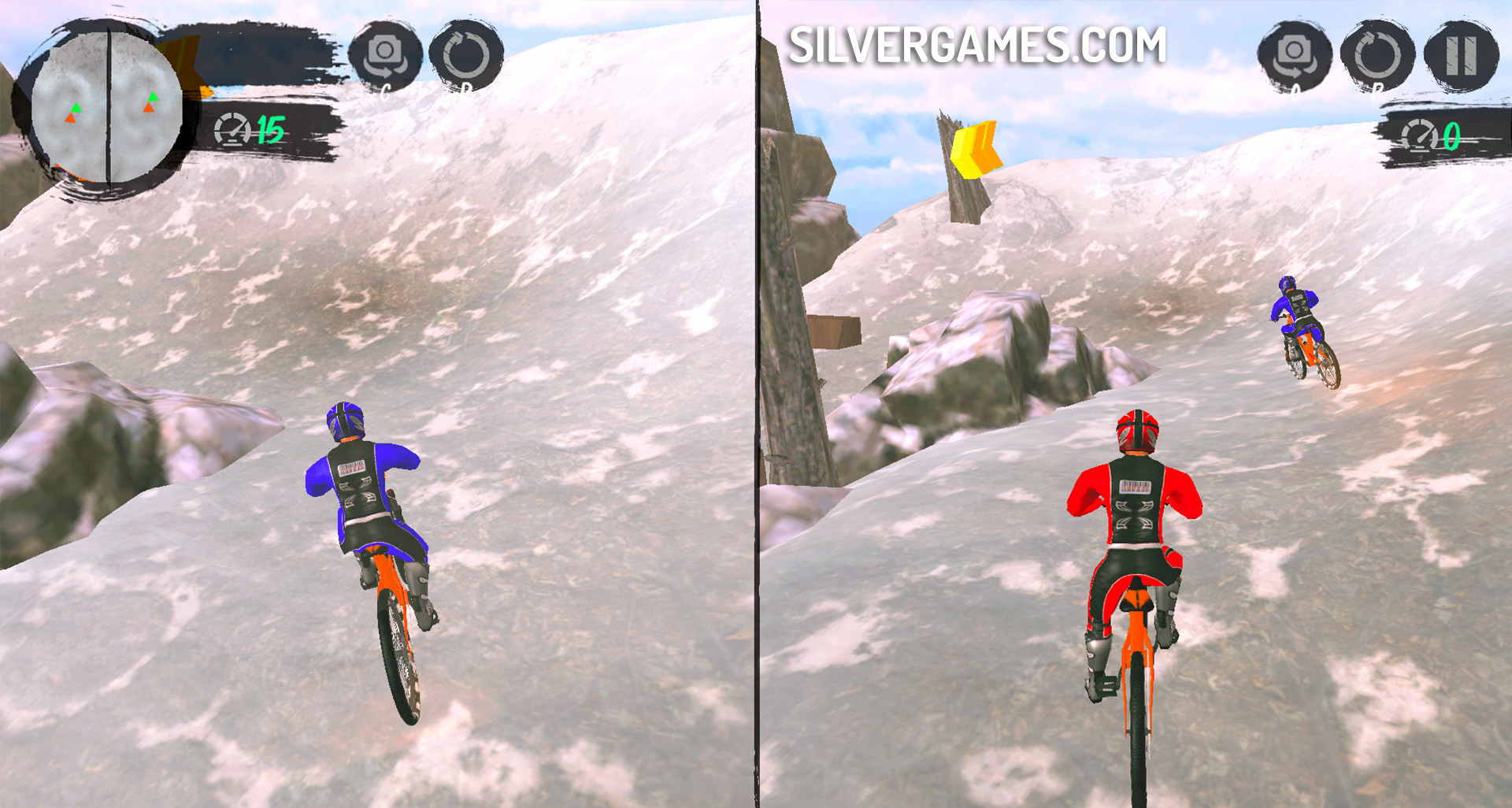Pause the game
This screenshot has width=1512, height=808.
pyautogui.click(x=1461, y=55)
